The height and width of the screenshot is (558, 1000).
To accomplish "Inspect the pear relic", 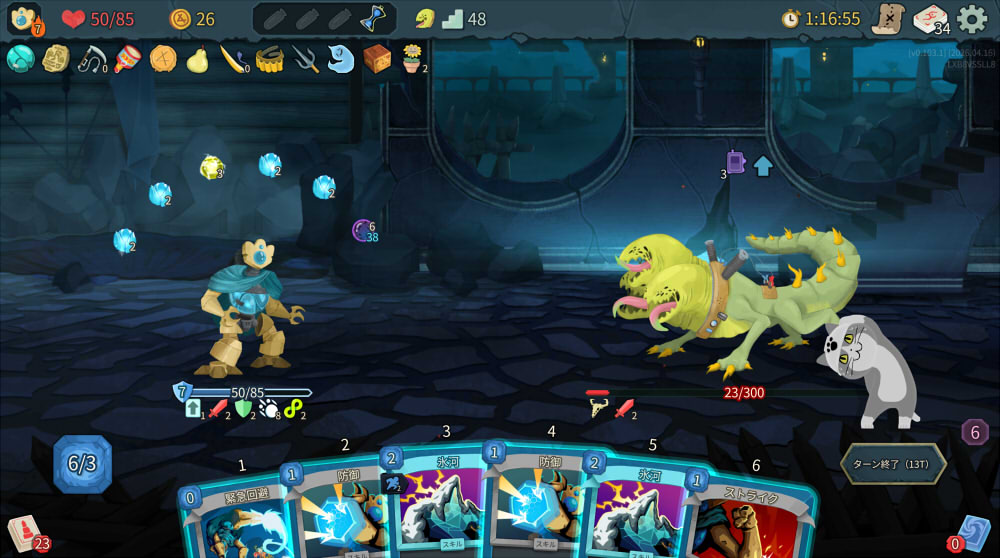I will pyautogui.click(x=198, y=59).
